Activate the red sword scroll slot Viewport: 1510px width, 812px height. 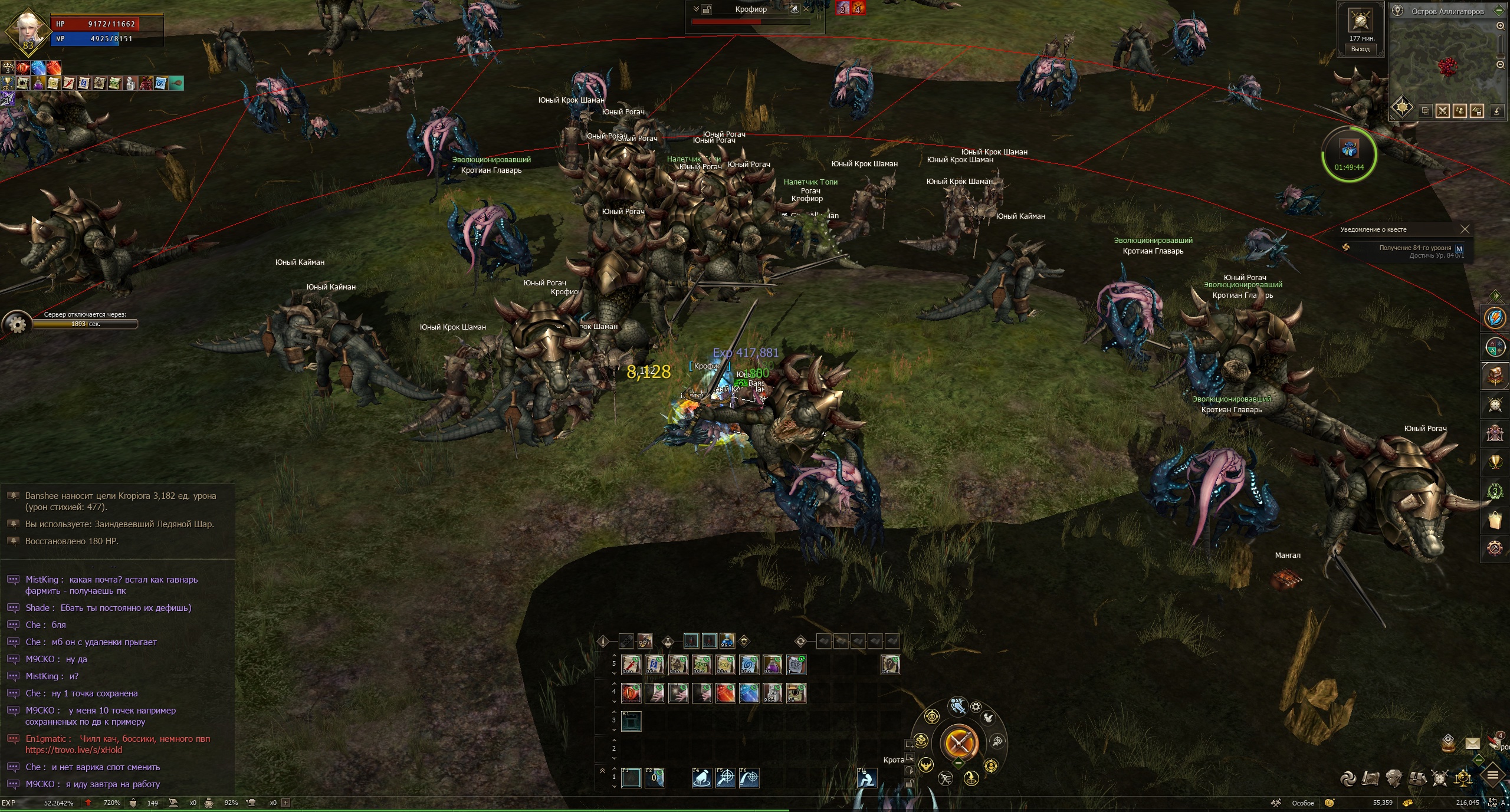(631, 665)
